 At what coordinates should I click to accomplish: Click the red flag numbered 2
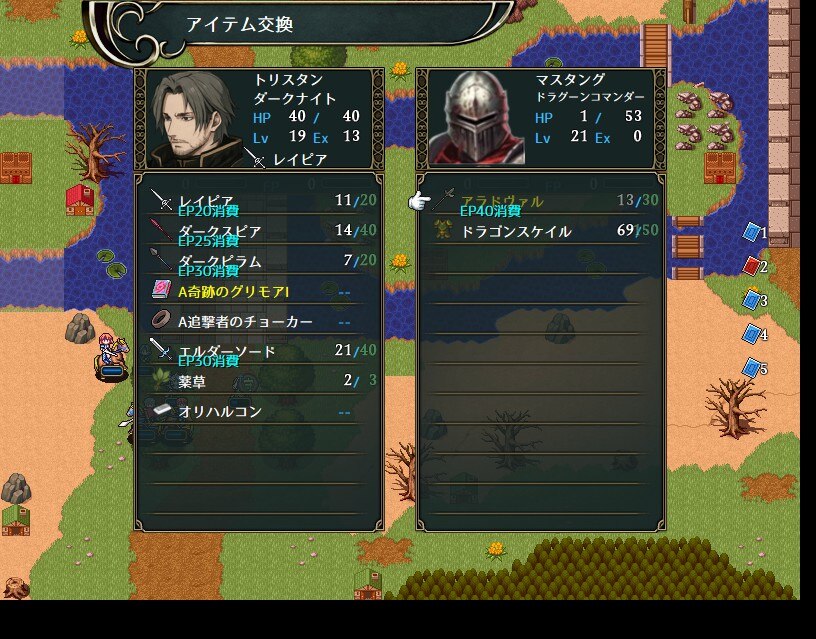pos(753,266)
